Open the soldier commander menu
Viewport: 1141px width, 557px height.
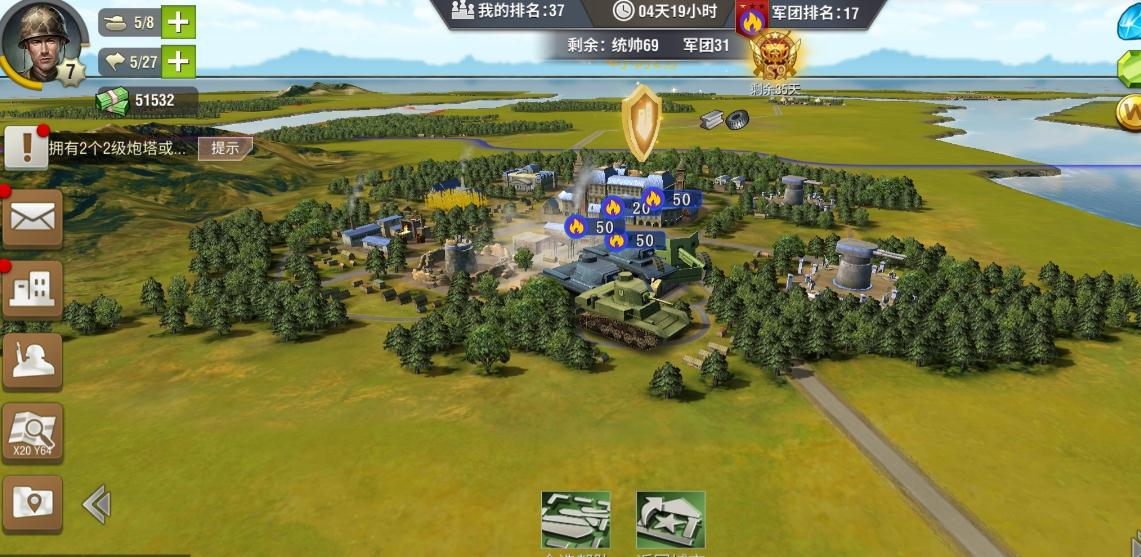tap(33, 361)
